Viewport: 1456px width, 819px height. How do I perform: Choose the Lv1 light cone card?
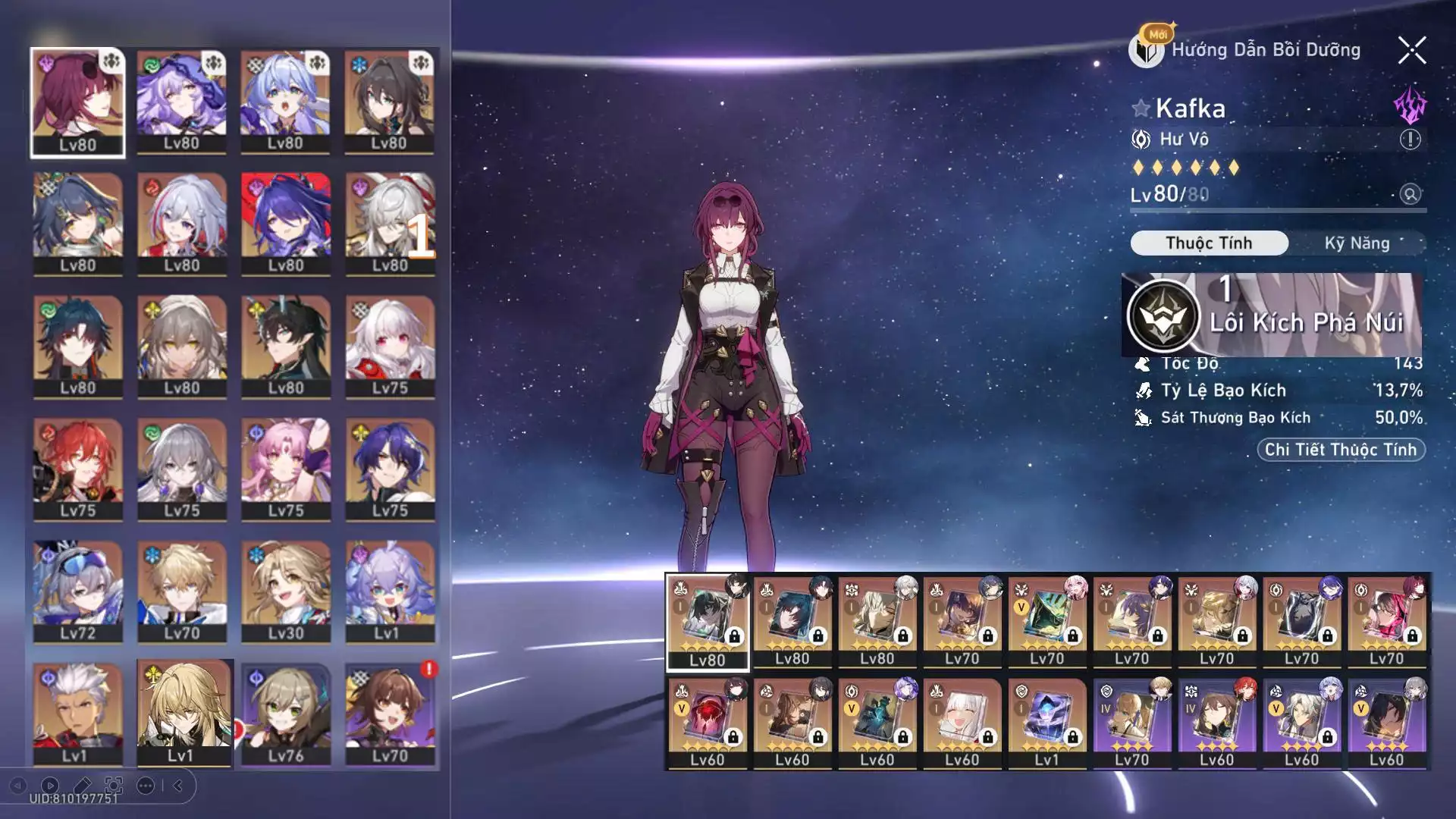(1046, 722)
